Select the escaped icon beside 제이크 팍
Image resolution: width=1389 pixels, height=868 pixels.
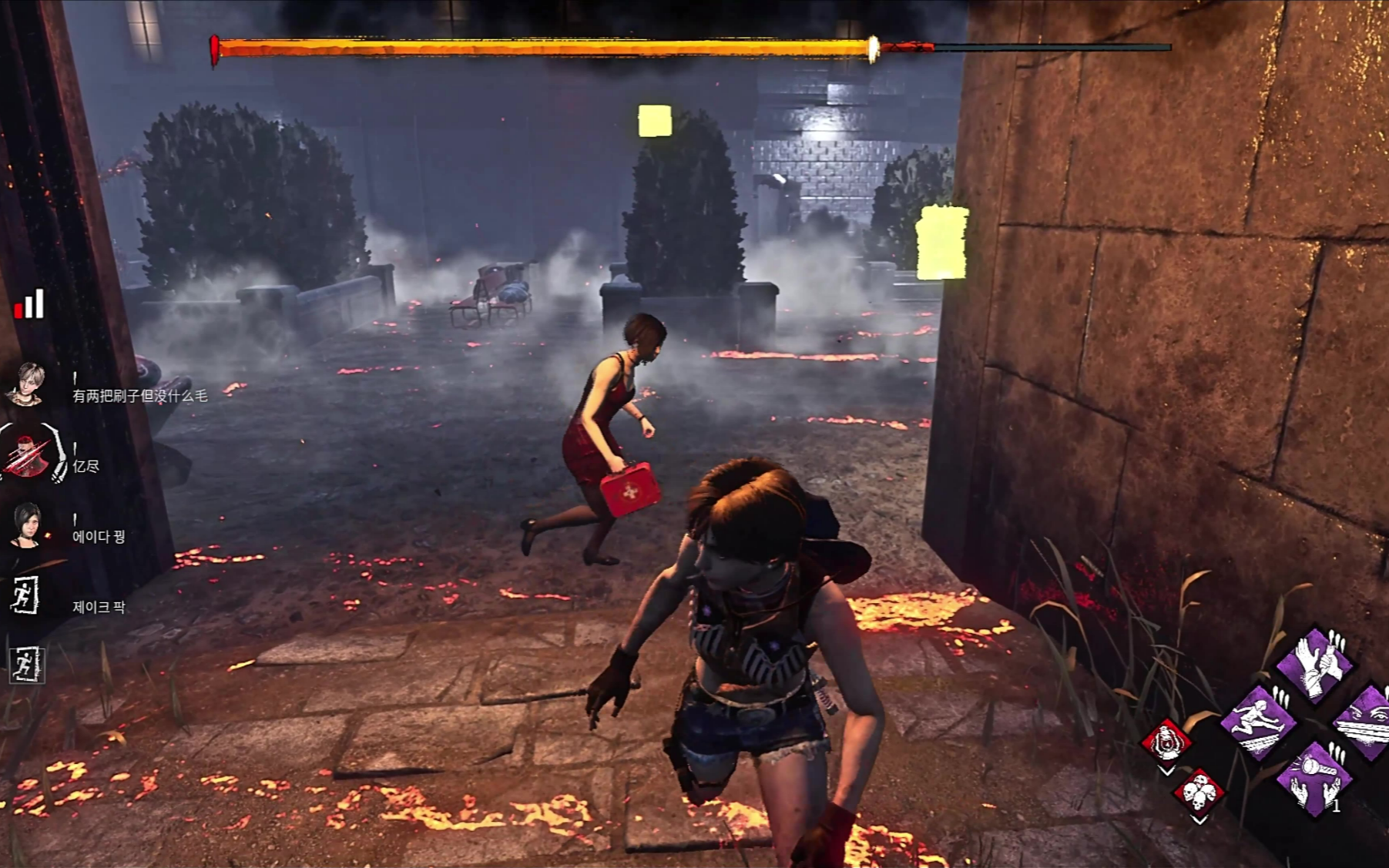(x=25, y=595)
